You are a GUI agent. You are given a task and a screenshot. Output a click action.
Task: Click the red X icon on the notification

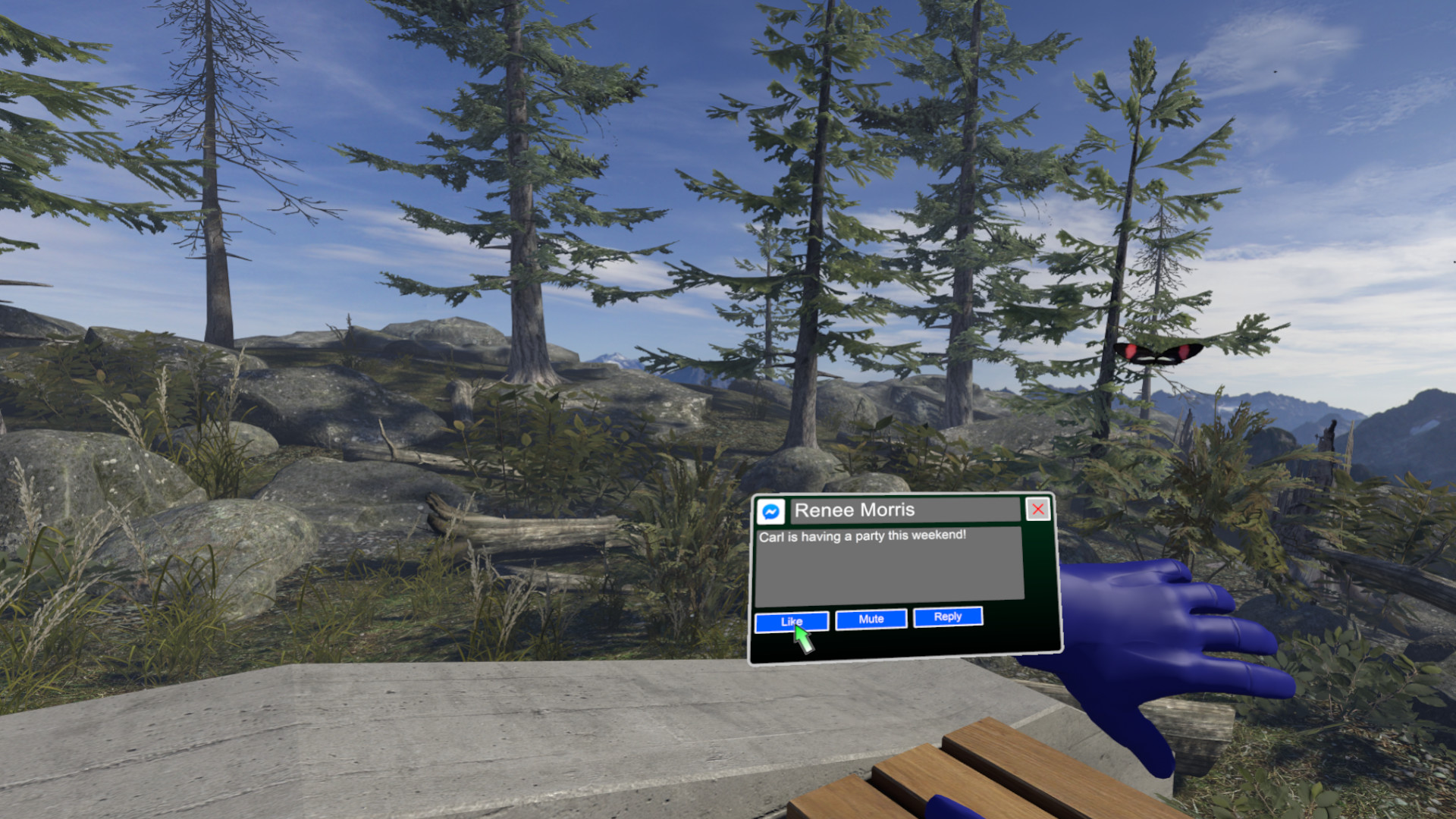click(x=1037, y=509)
